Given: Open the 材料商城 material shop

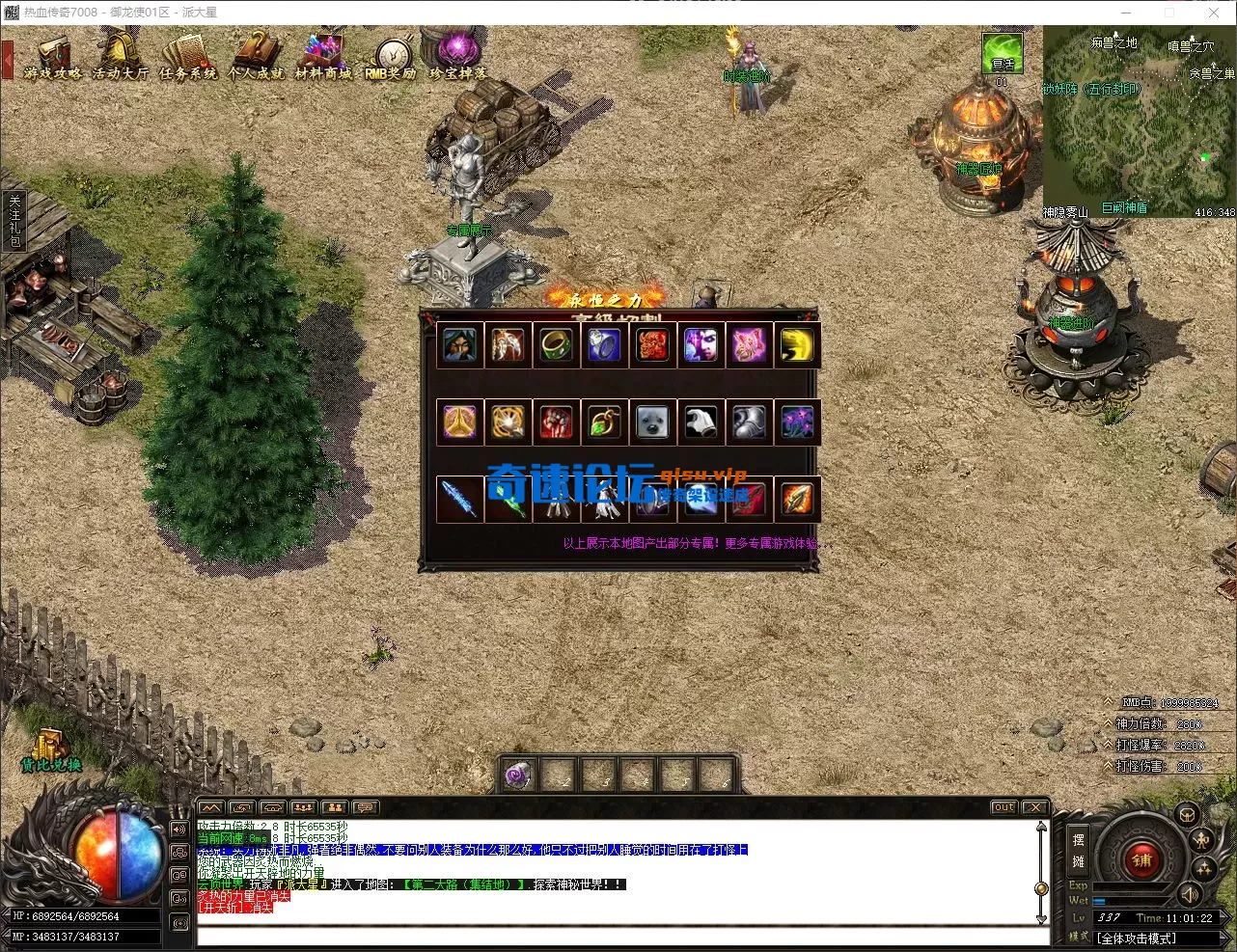Looking at the screenshot, I should (x=323, y=58).
